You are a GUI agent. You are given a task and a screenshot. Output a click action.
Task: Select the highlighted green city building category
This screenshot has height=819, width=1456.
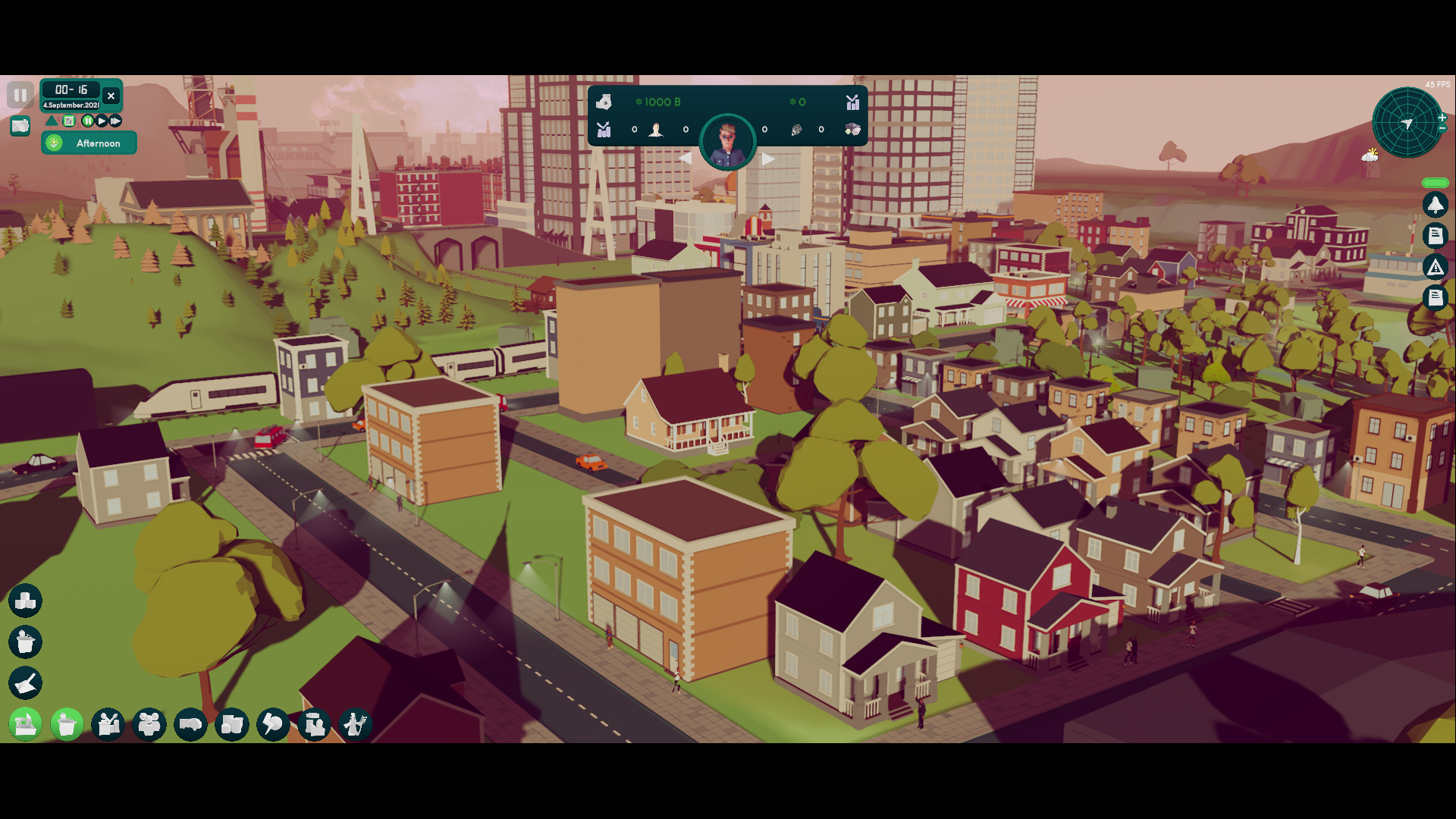[x=26, y=725]
